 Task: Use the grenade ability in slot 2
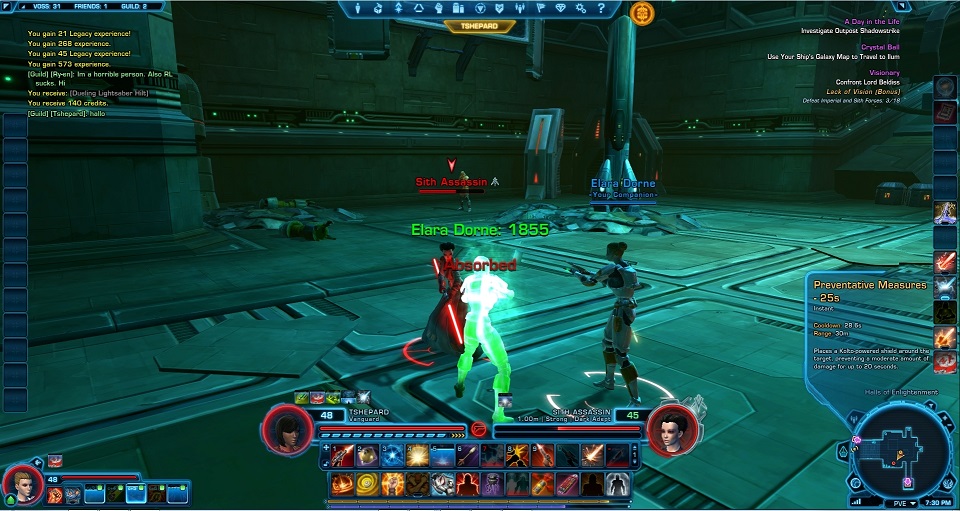pyautogui.click(x=368, y=456)
